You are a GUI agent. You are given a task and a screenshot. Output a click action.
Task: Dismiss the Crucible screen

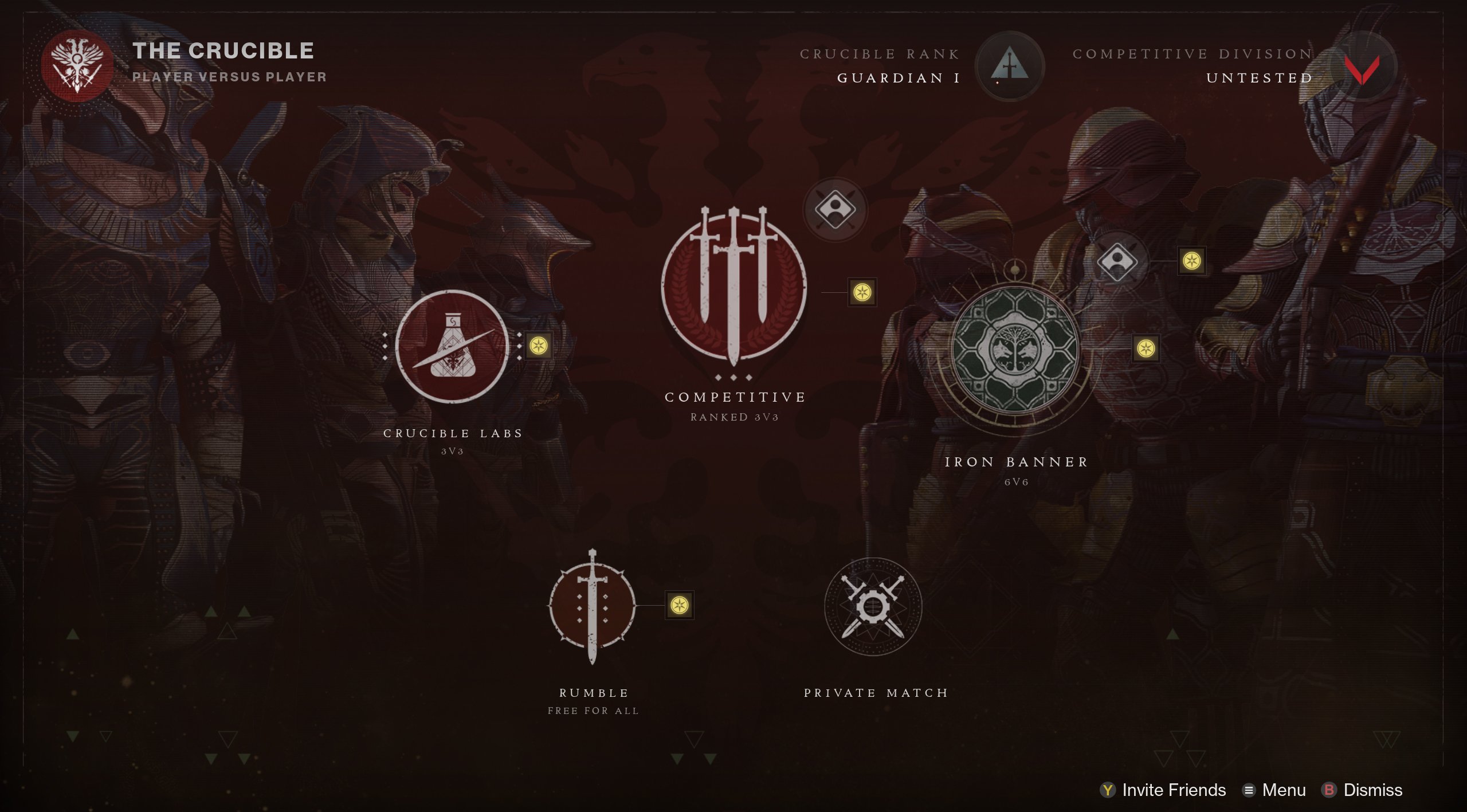click(1362, 790)
